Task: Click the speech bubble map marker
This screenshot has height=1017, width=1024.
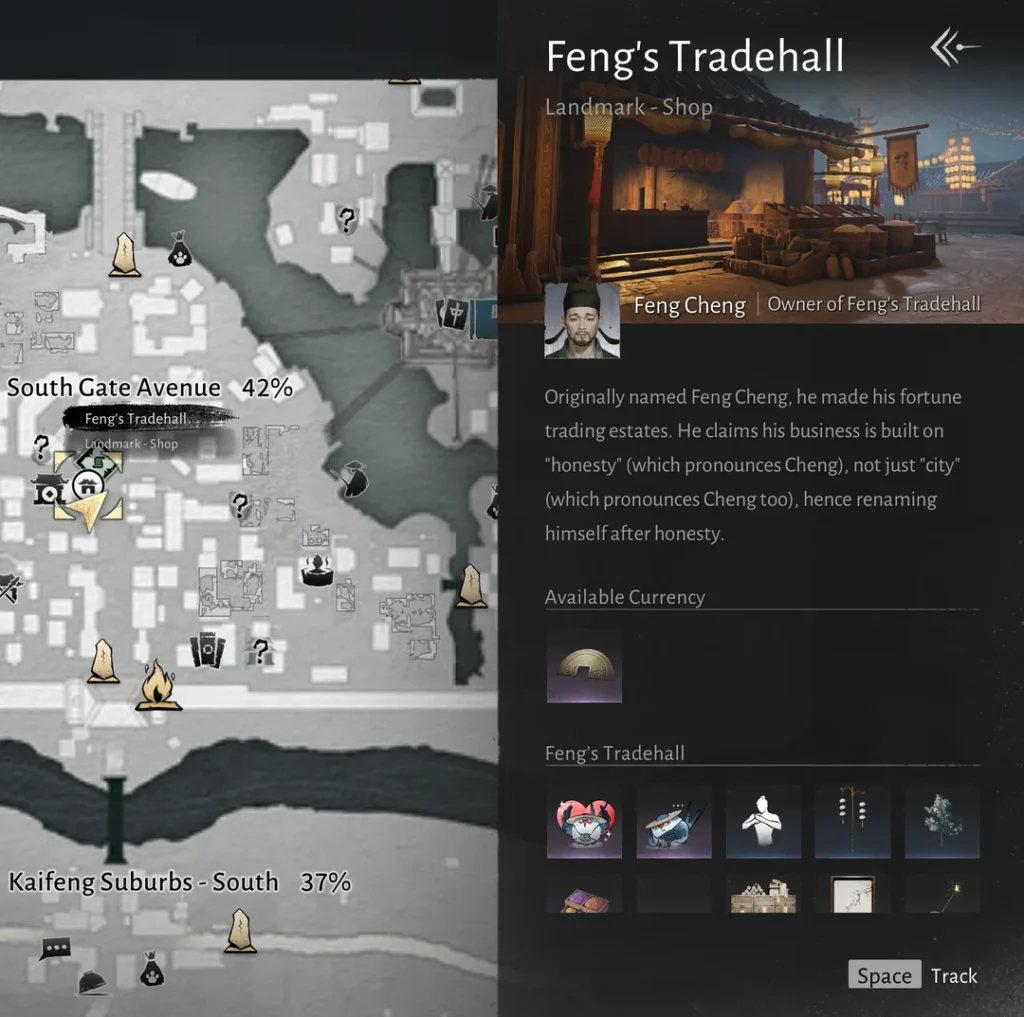Action: (x=55, y=947)
